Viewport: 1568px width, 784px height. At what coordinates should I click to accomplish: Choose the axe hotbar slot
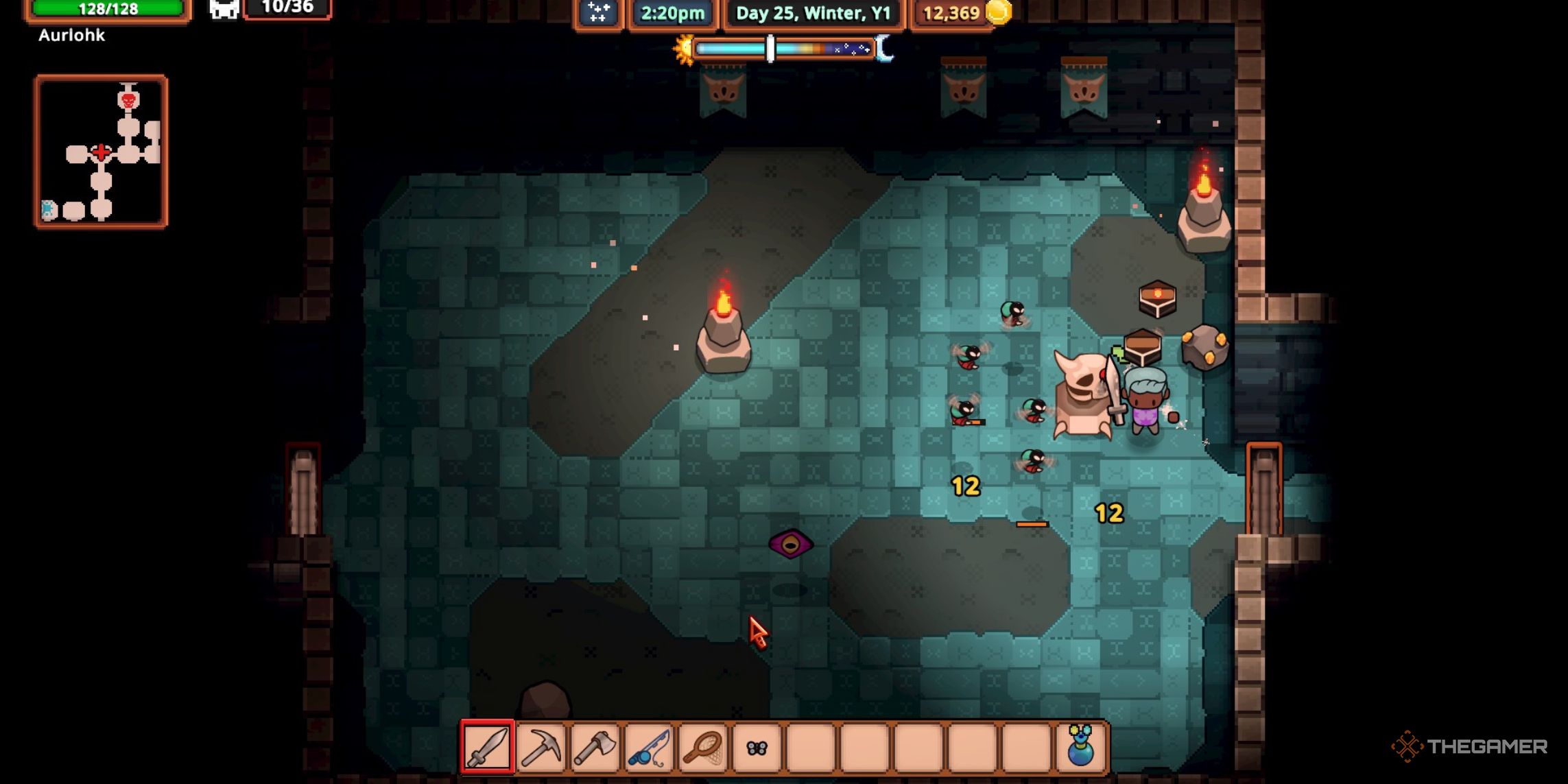pyautogui.click(x=595, y=747)
